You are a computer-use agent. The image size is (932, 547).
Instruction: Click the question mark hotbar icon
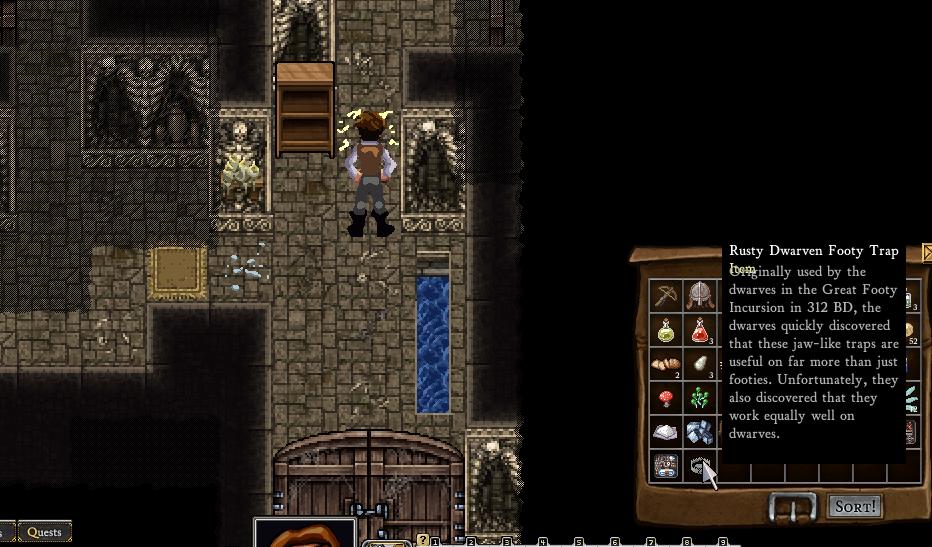(x=423, y=540)
